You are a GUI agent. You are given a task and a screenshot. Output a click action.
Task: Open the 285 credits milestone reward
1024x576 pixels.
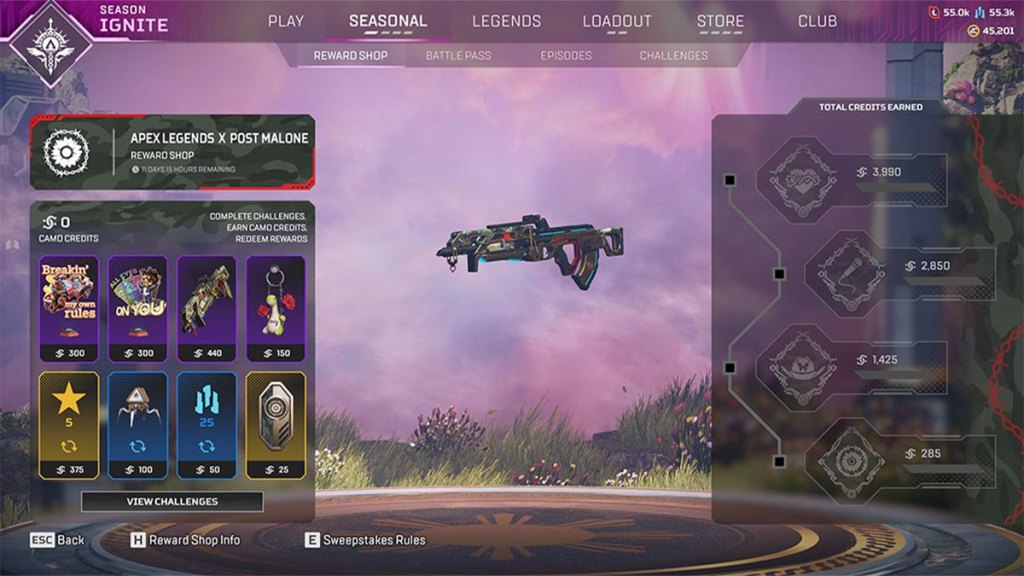coord(898,460)
